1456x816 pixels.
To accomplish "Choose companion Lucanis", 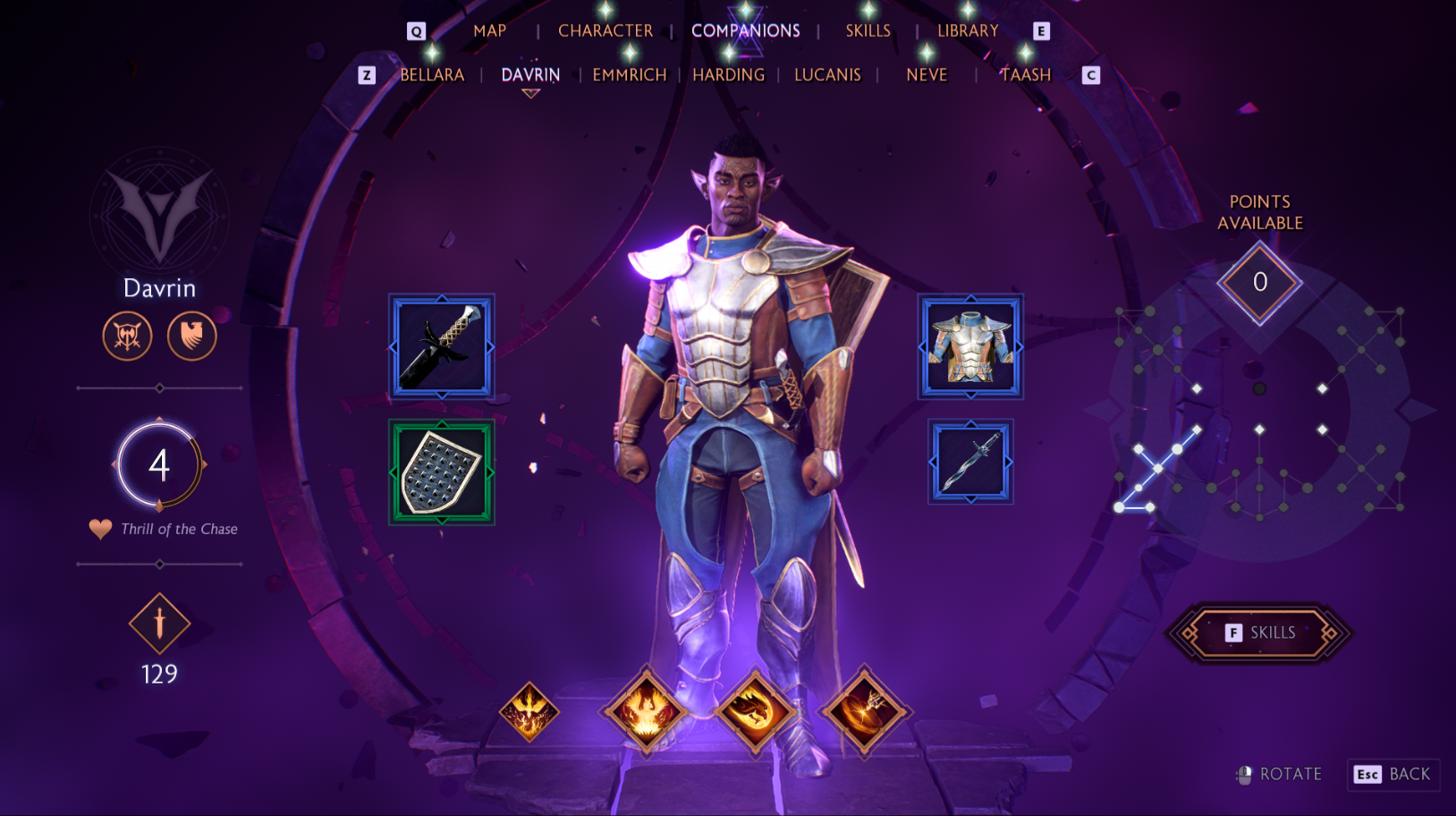I will coord(827,75).
